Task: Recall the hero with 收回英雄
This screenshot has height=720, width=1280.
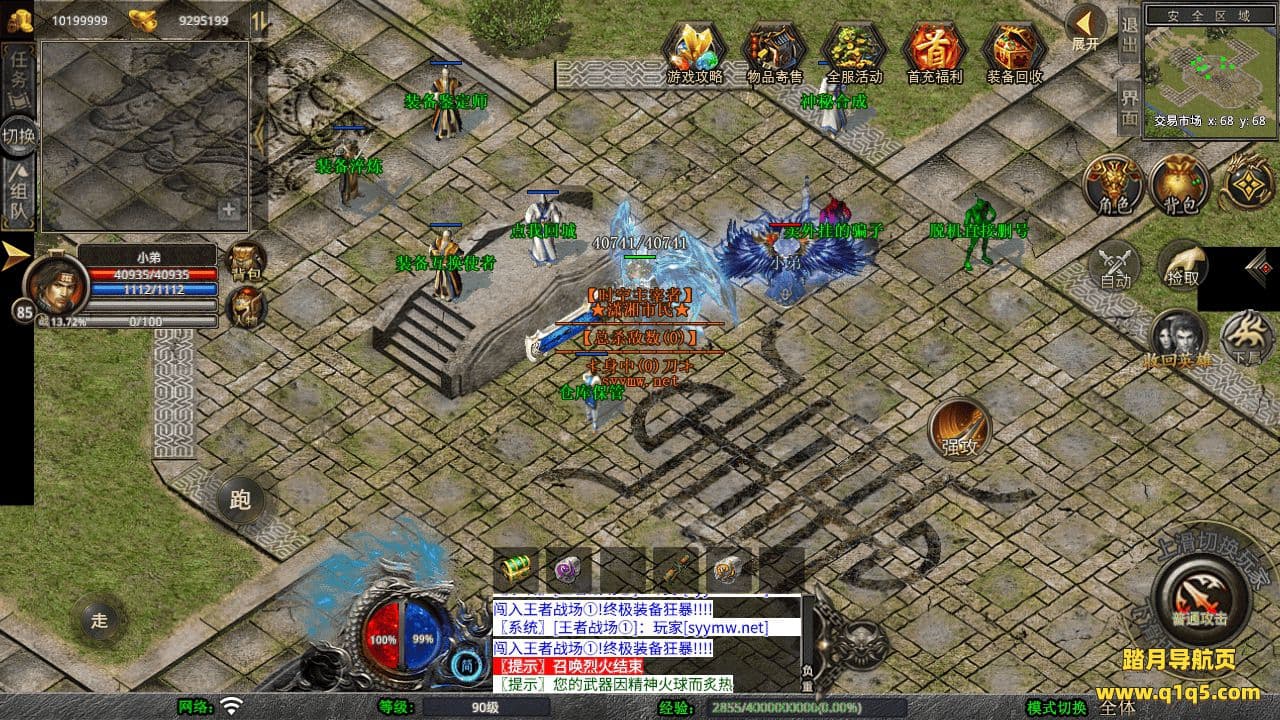Action: [x=1177, y=338]
